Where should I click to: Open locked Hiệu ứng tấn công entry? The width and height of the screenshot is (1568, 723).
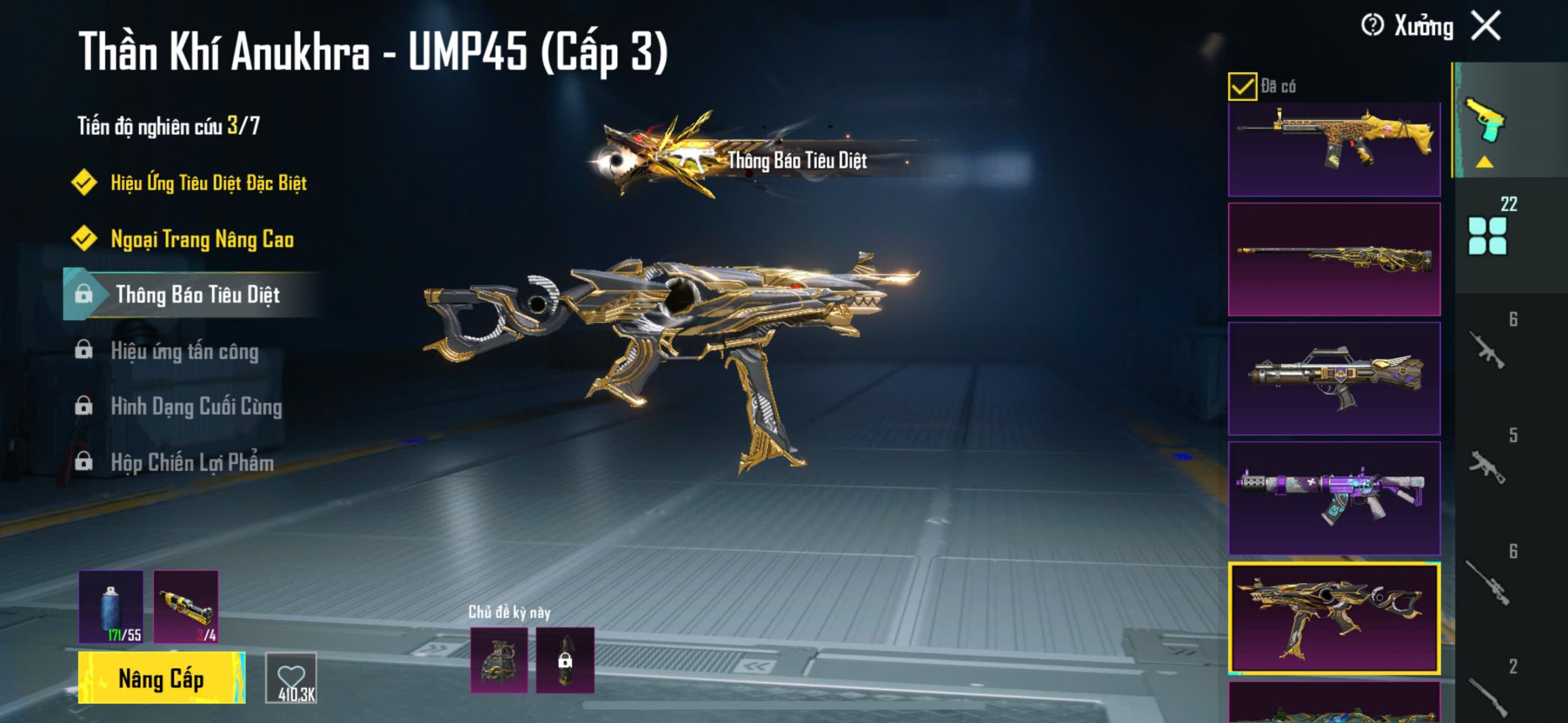point(184,351)
